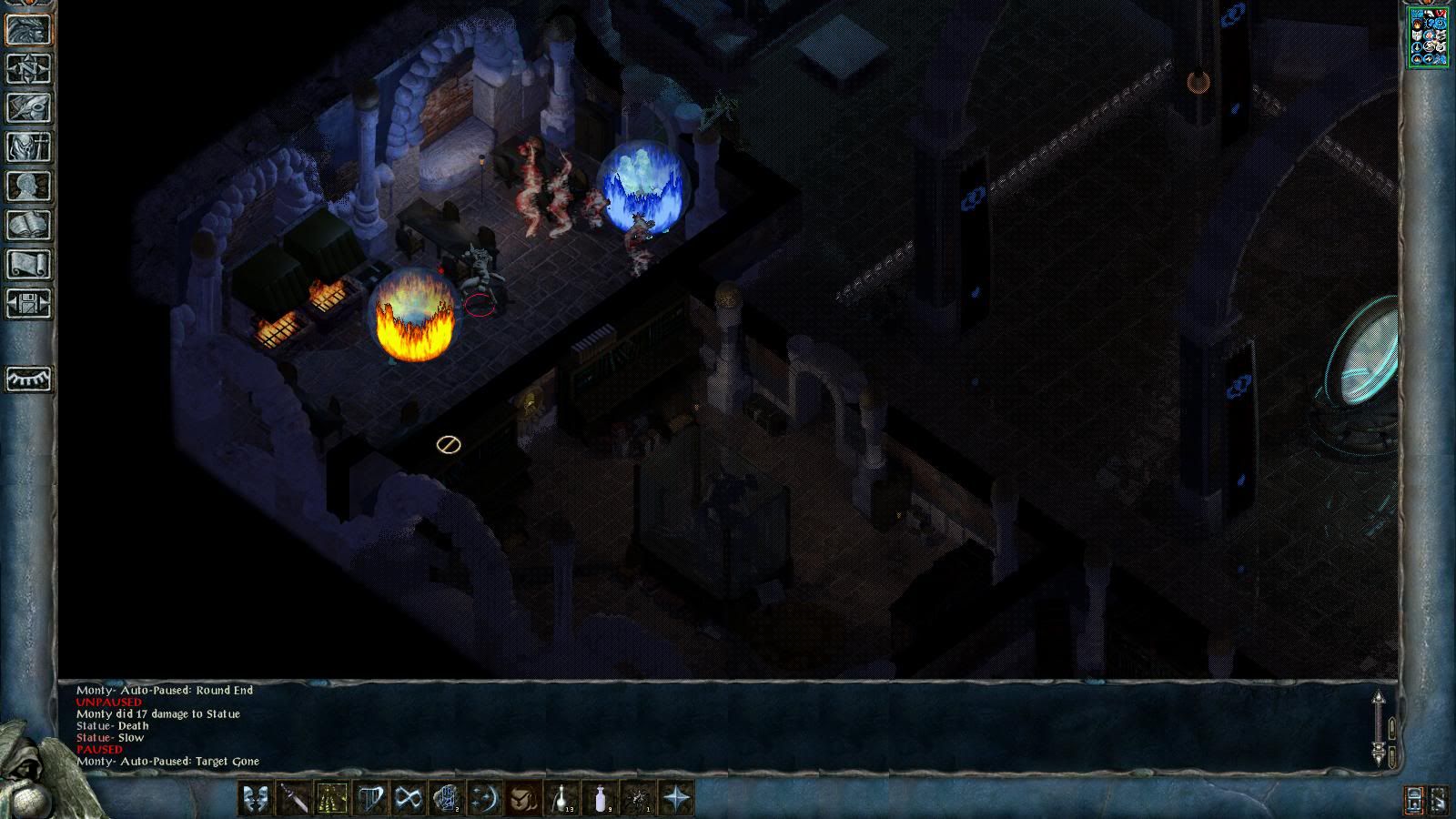Activate the yellow-highlighted ability slot
This screenshot has height=819, width=1456.
332,799
